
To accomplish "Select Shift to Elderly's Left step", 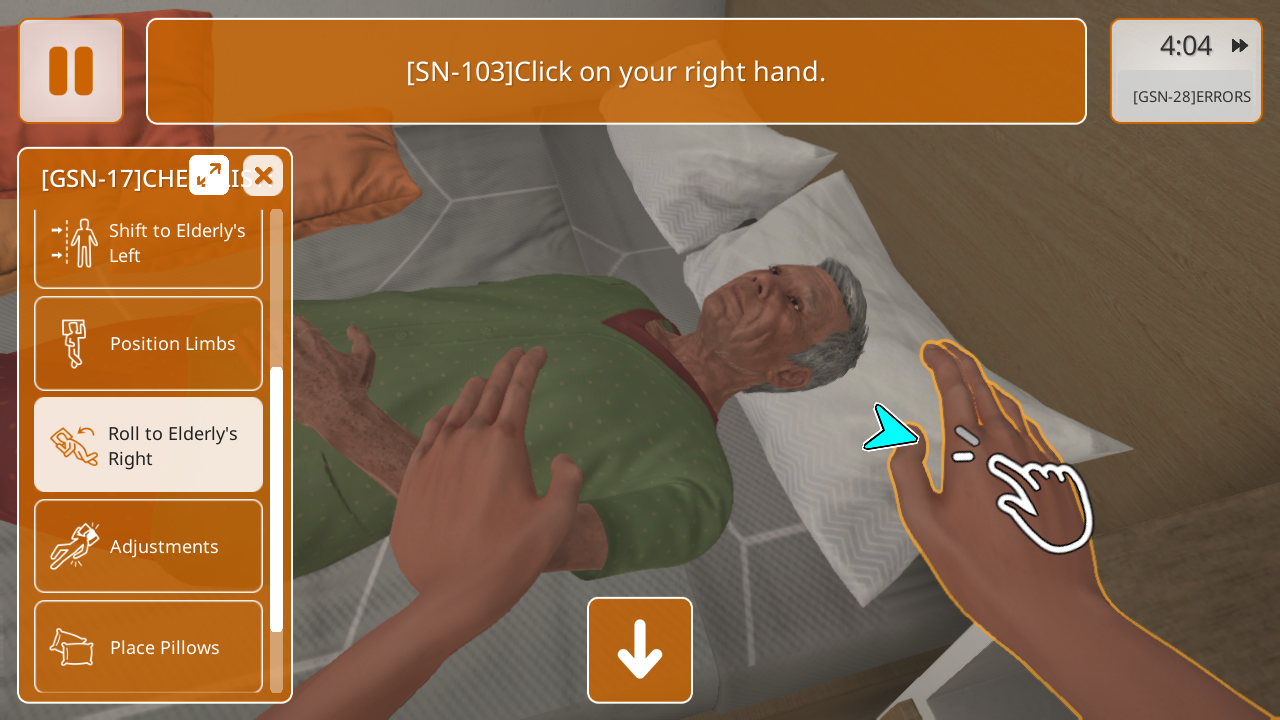I will (x=149, y=243).
